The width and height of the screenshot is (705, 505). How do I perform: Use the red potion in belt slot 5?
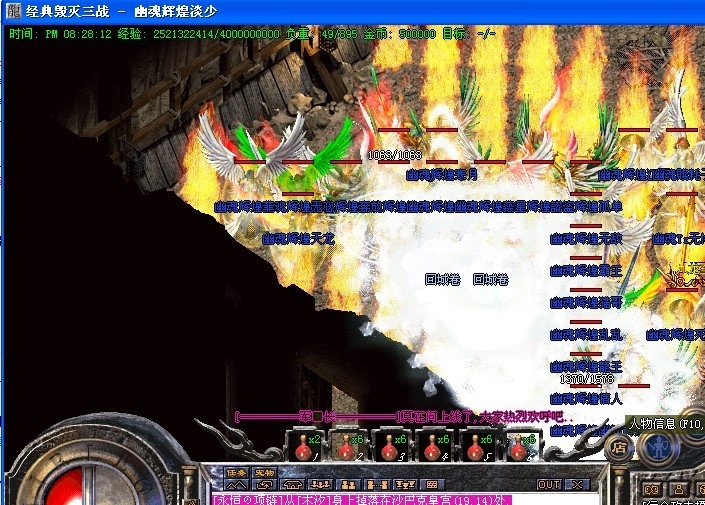point(476,446)
